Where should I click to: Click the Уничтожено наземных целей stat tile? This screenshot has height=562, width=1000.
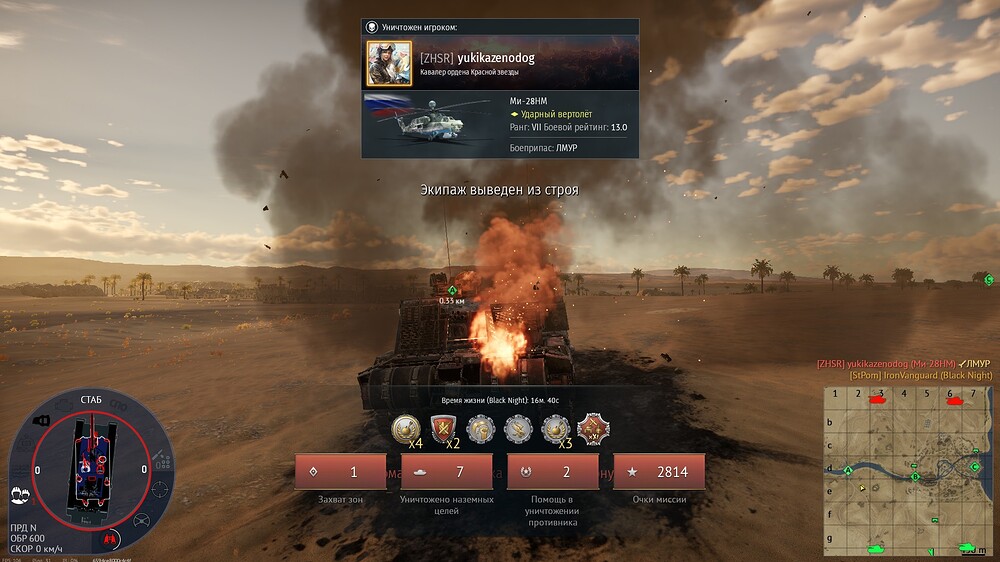click(446, 472)
